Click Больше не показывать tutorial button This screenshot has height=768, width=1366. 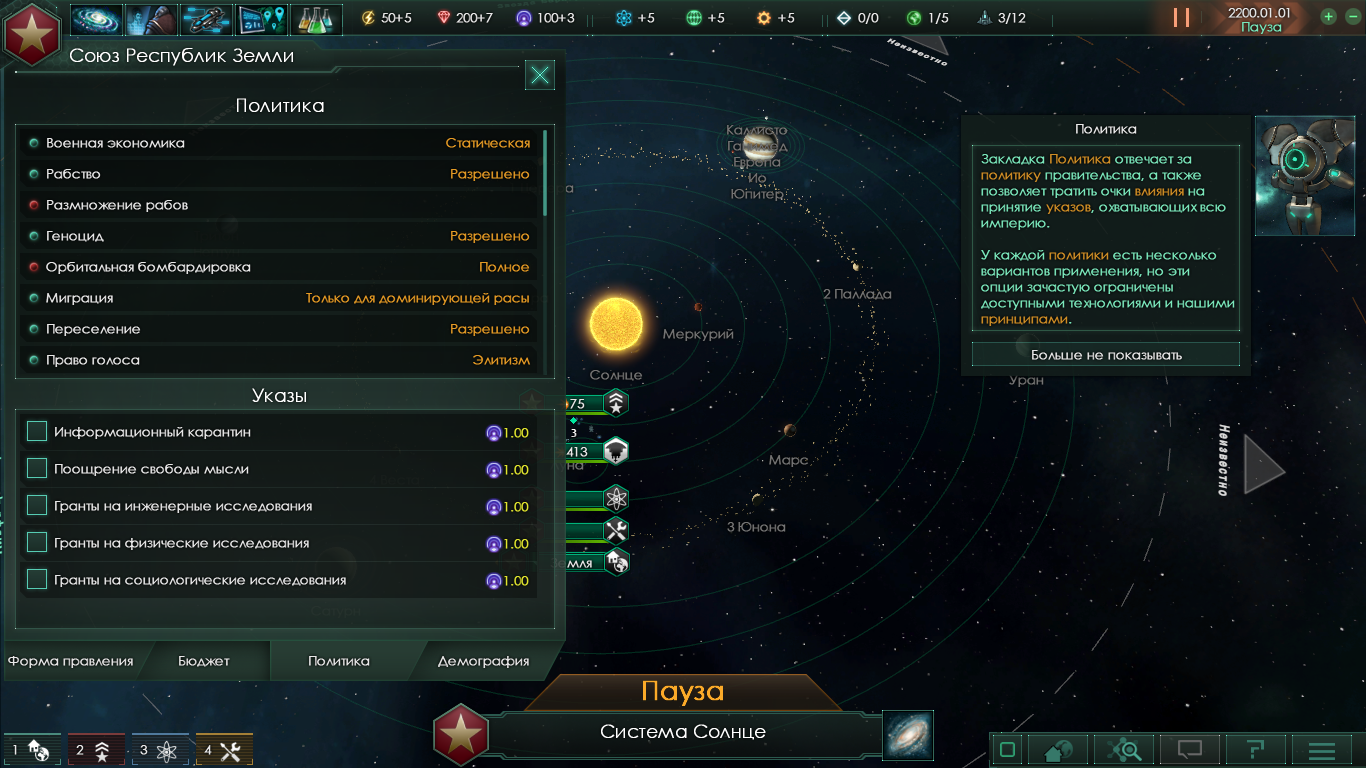pos(1106,355)
